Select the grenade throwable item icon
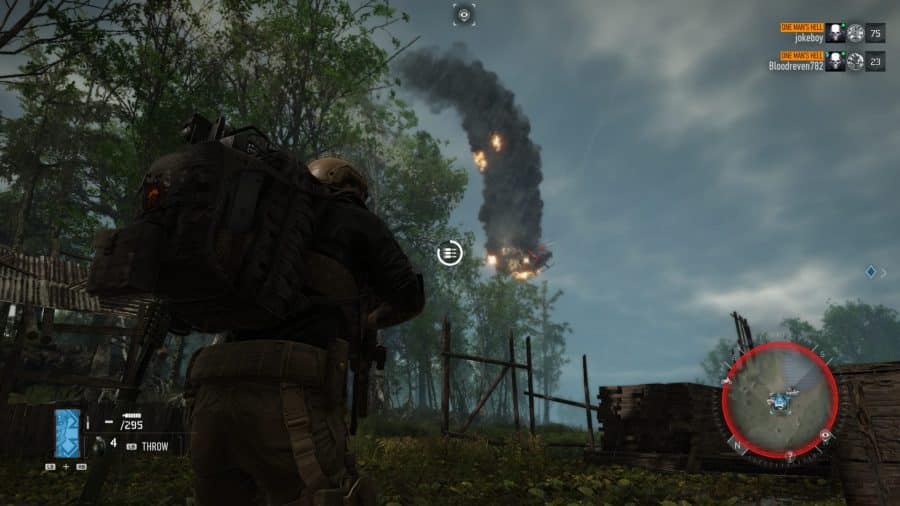The image size is (900, 506). coord(99,445)
